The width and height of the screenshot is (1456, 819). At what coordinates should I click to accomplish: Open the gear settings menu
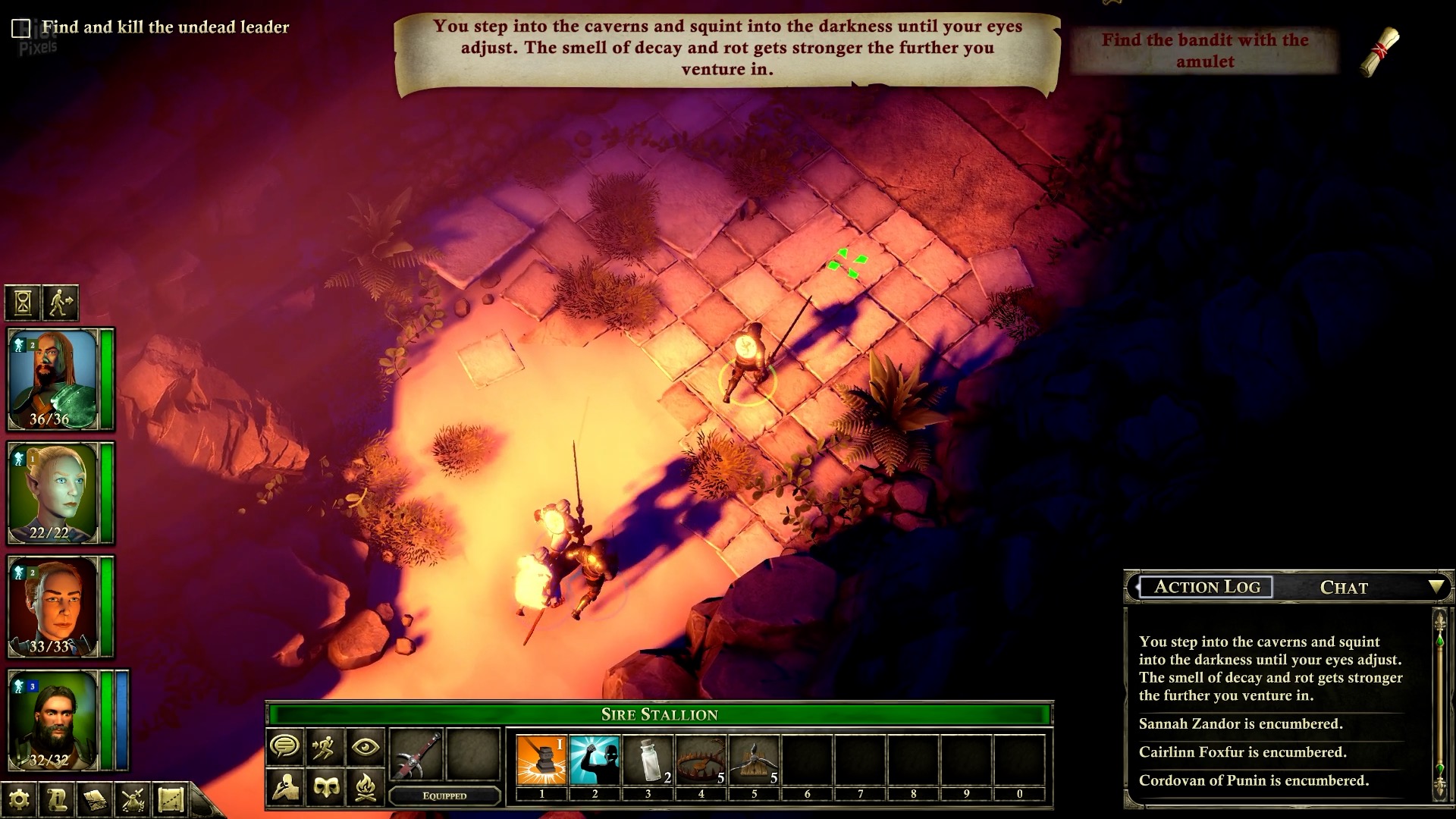(19, 799)
